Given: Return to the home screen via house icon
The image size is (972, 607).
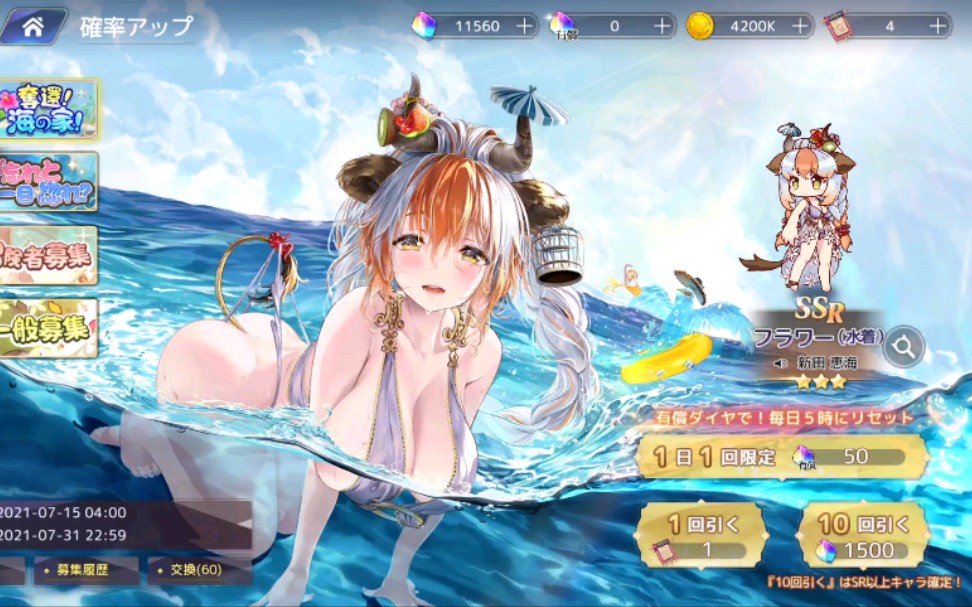Looking at the screenshot, I should (x=33, y=27).
